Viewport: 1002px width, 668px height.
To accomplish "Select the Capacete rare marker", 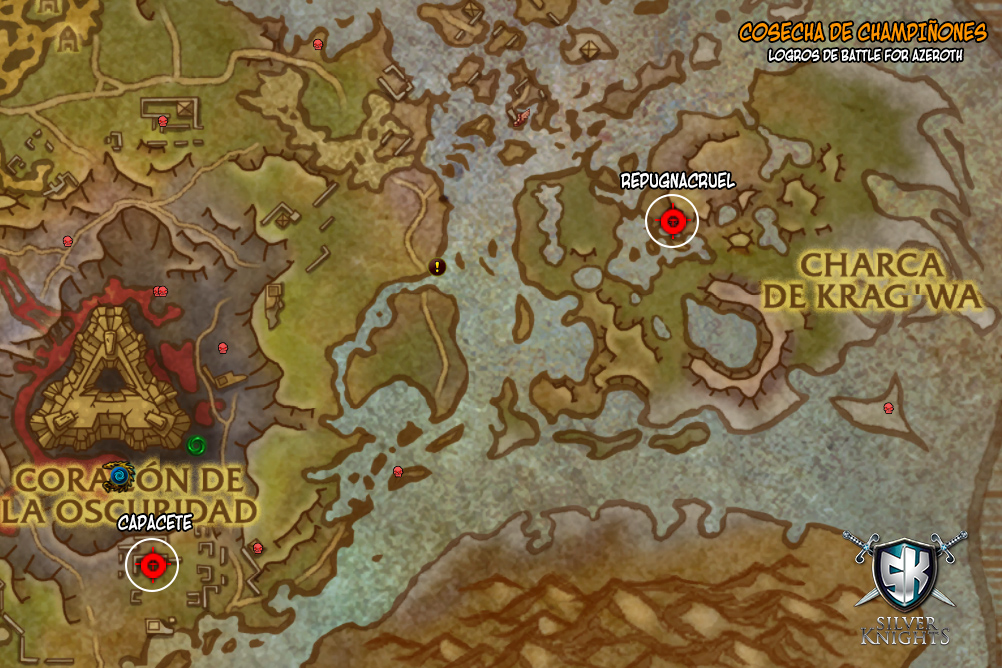I will tap(152, 565).
